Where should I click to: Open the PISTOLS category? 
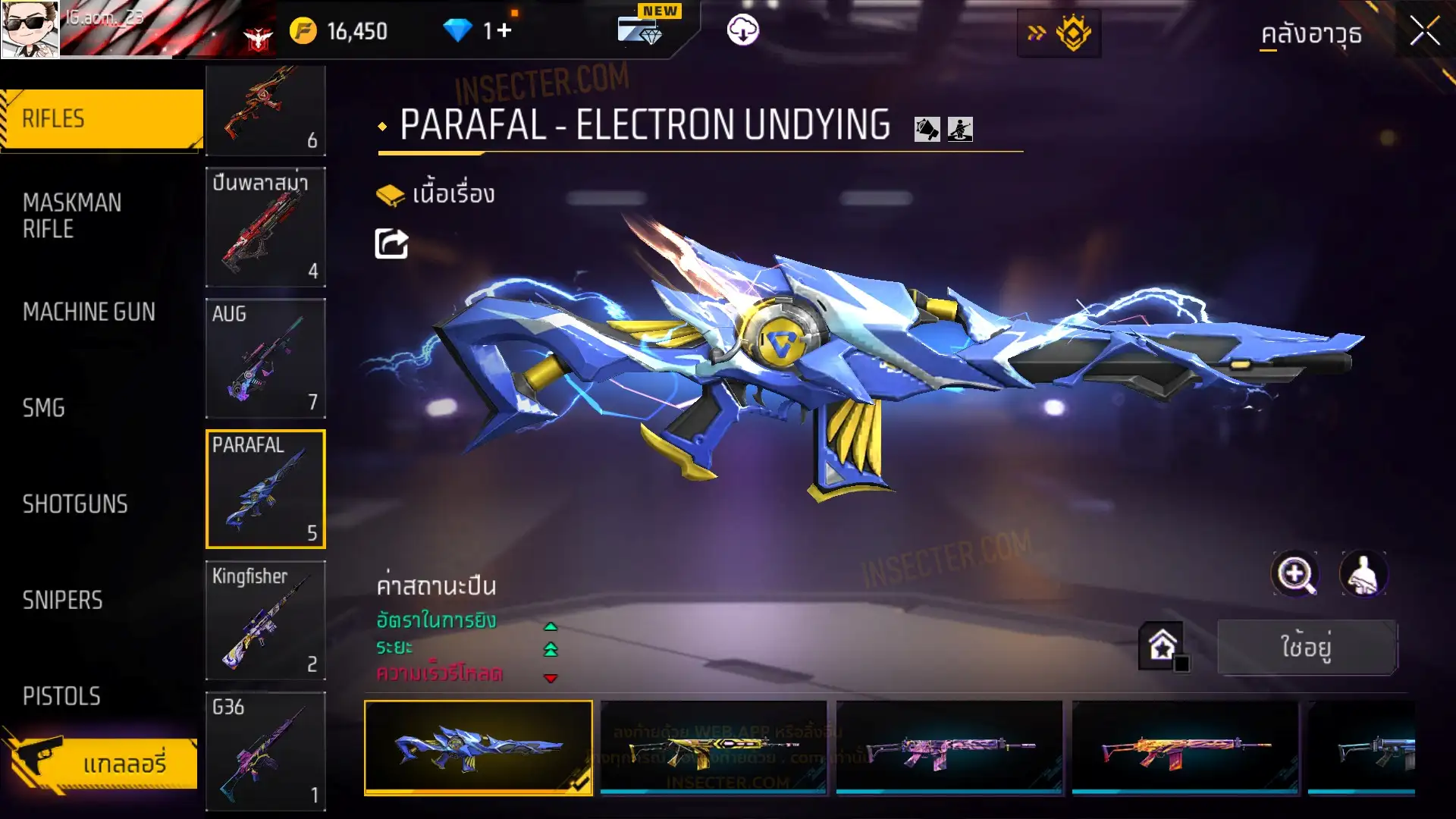click(x=61, y=696)
